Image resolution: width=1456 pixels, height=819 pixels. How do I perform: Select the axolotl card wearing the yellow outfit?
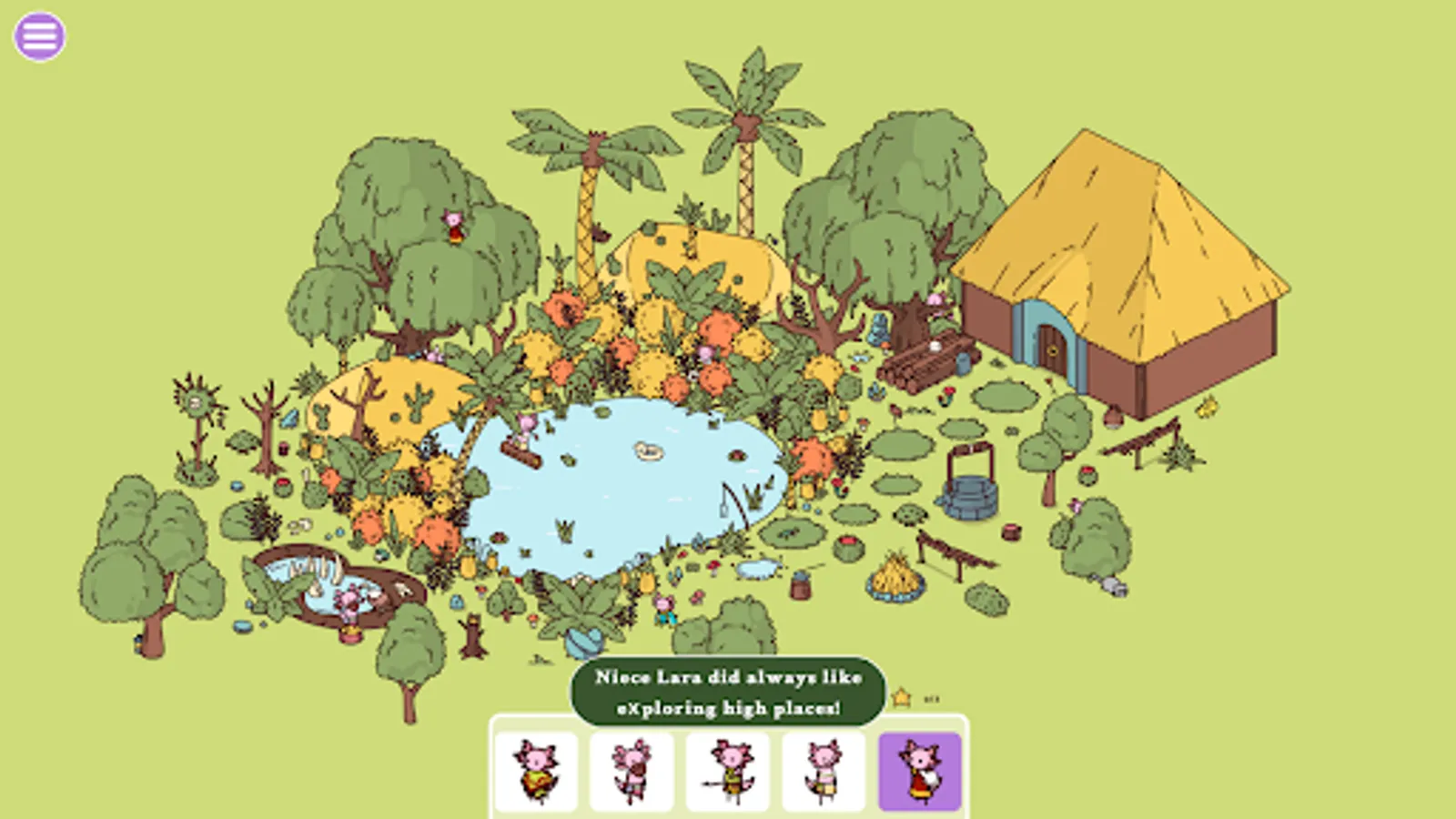535,769
